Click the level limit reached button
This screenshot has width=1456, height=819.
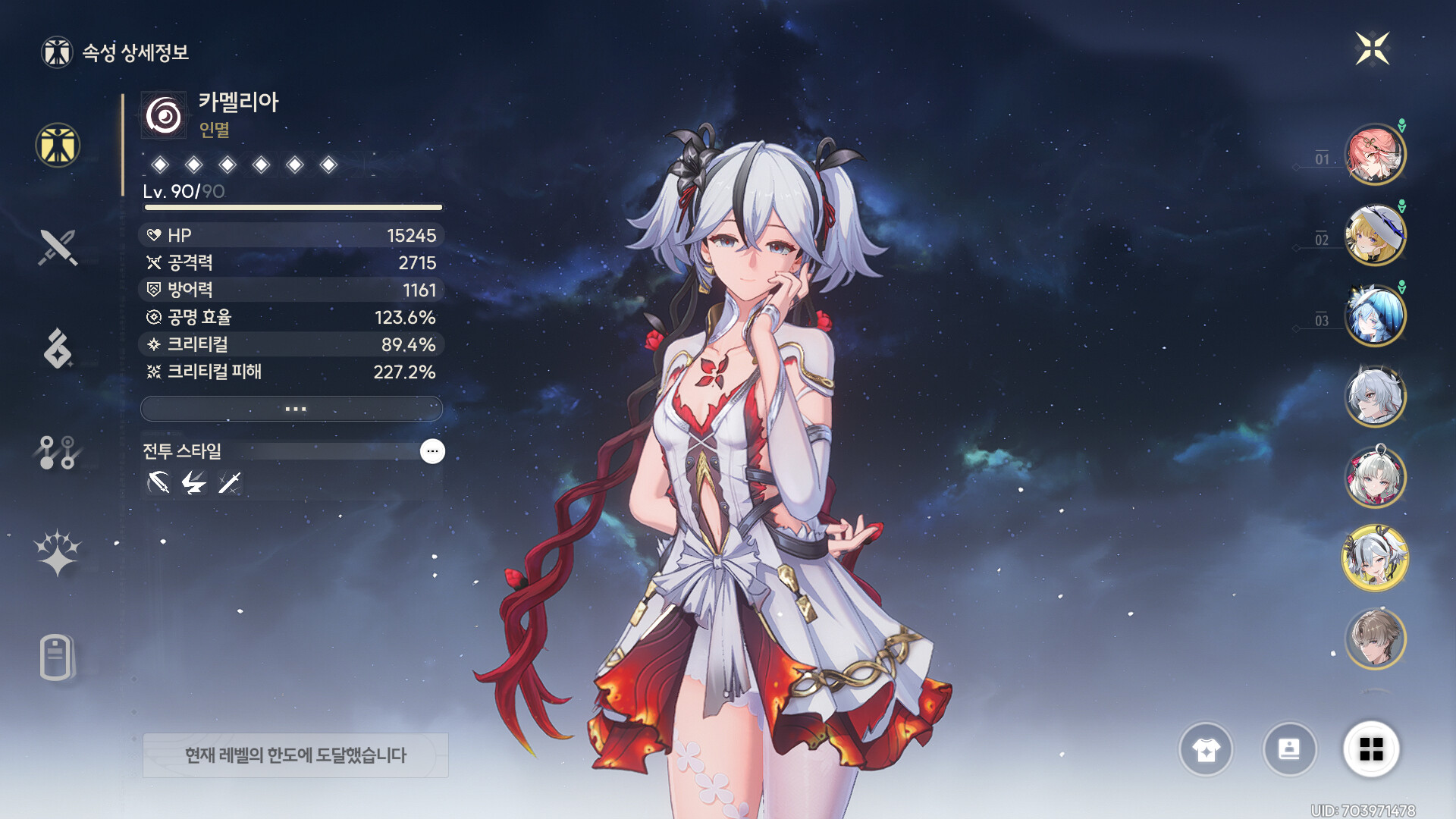click(x=296, y=755)
